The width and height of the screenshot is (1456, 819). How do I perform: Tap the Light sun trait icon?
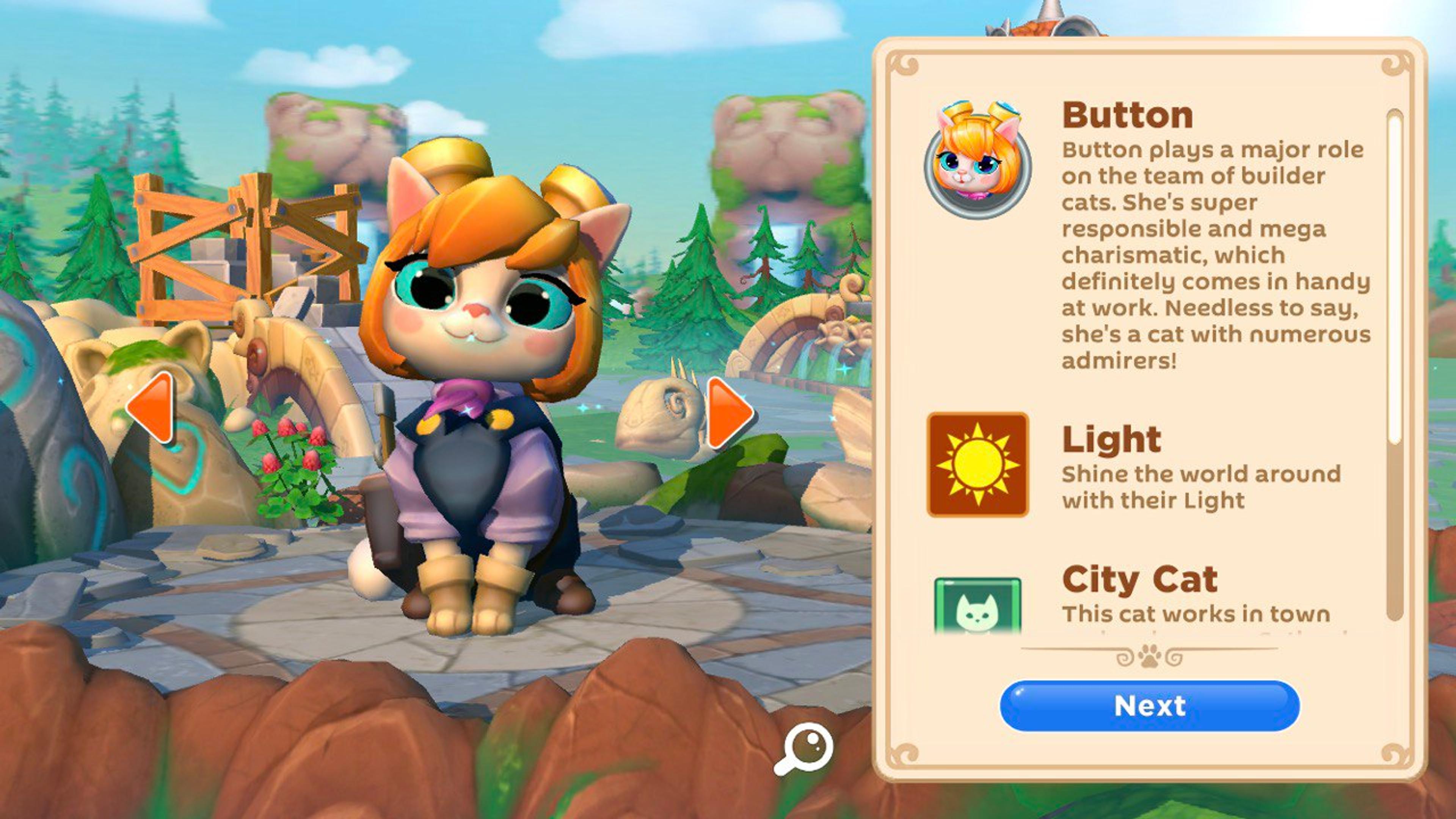pyautogui.click(x=978, y=464)
